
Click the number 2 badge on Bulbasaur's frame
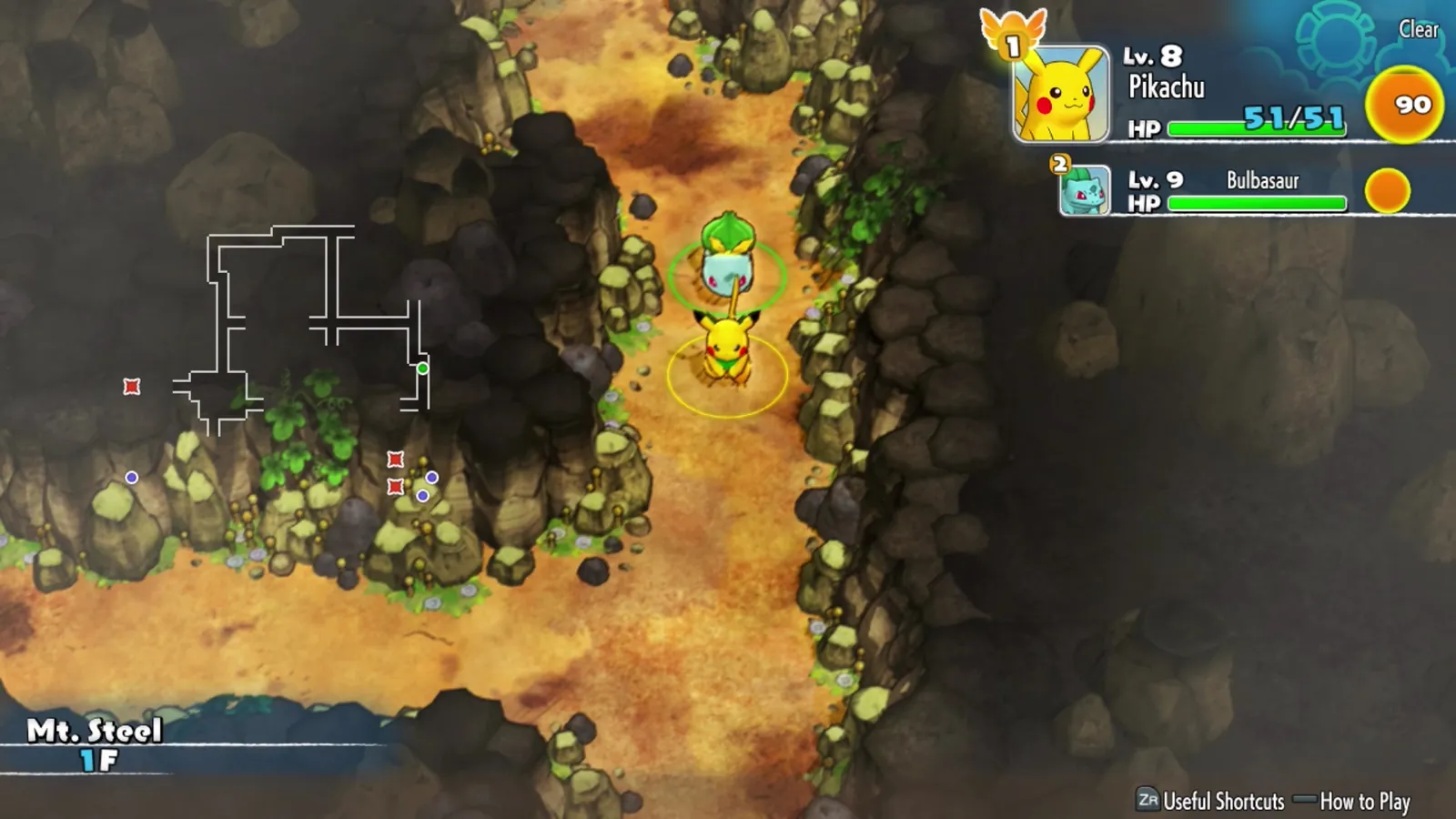(1057, 164)
